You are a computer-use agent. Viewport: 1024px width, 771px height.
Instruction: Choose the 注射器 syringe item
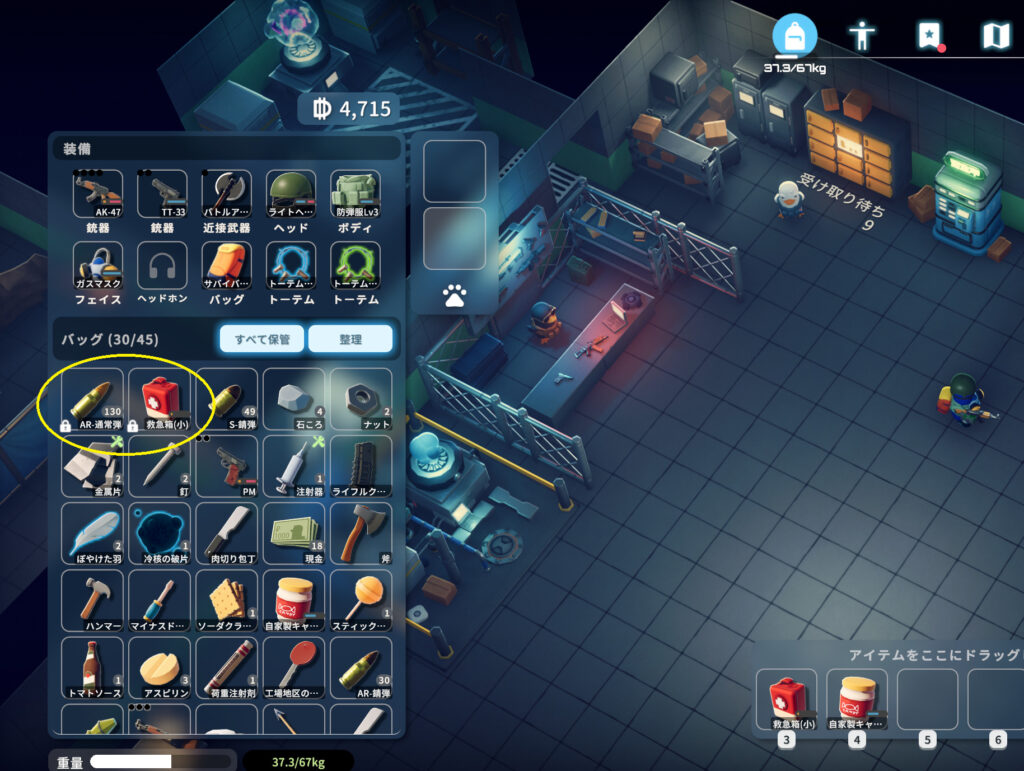click(x=294, y=465)
